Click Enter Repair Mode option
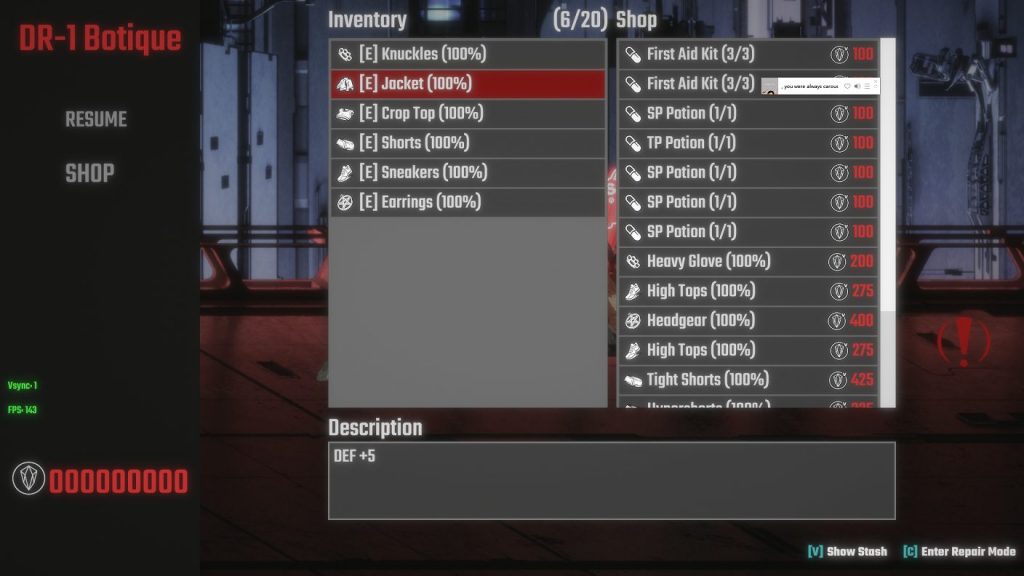The image size is (1024, 576). (959, 552)
